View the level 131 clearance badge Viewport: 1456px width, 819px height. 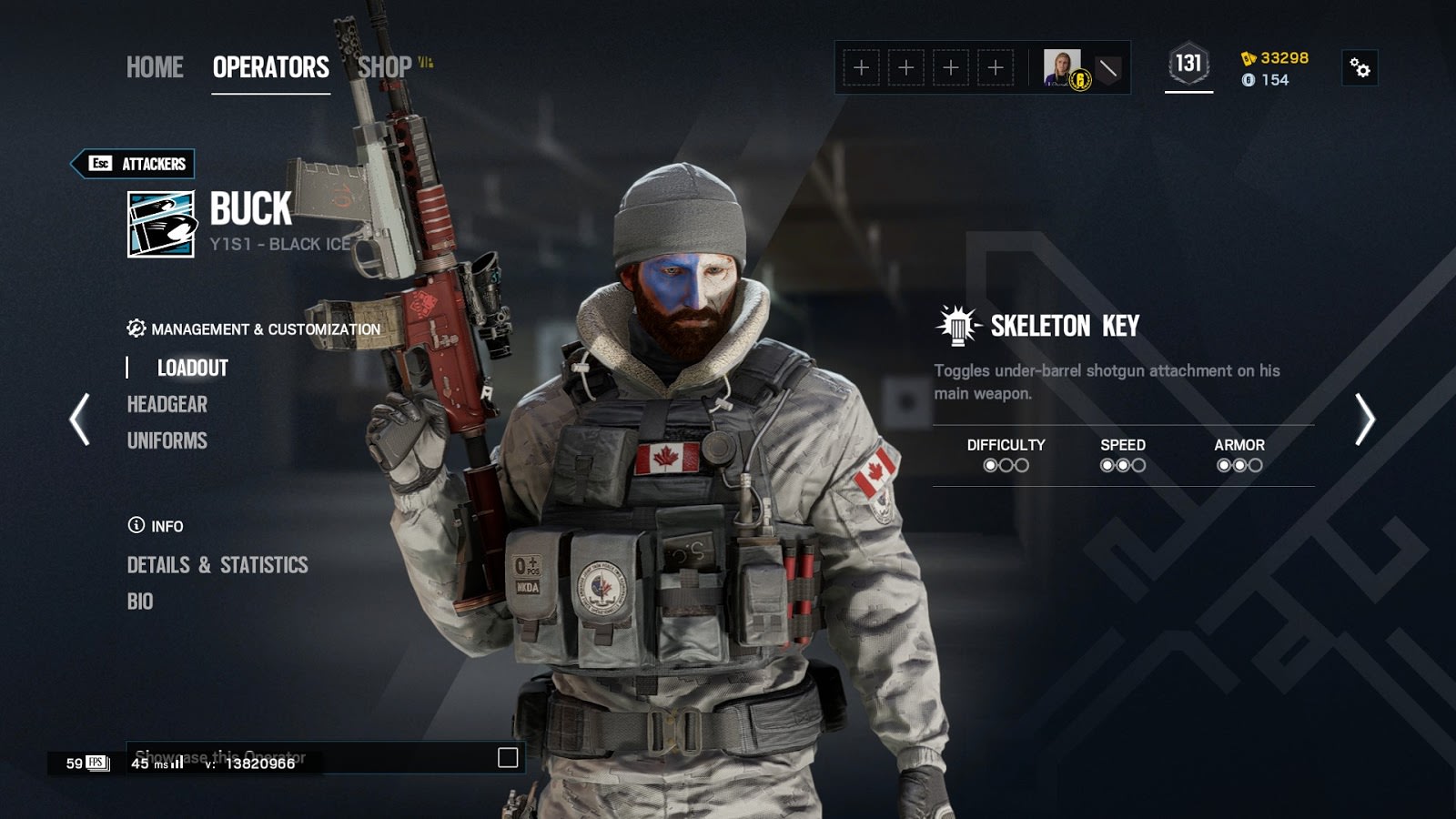point(1188,65)
